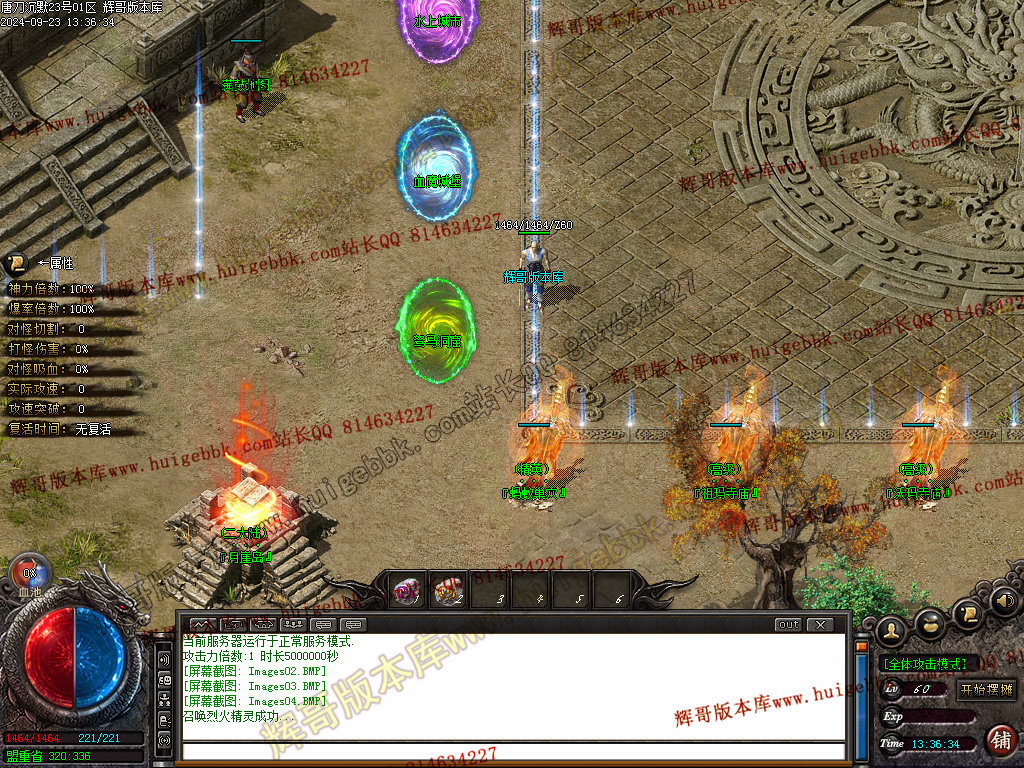The height and width of the screenshot is (768, 1024).
Task: Open the character portrait menu
Action: pos(891,630)
